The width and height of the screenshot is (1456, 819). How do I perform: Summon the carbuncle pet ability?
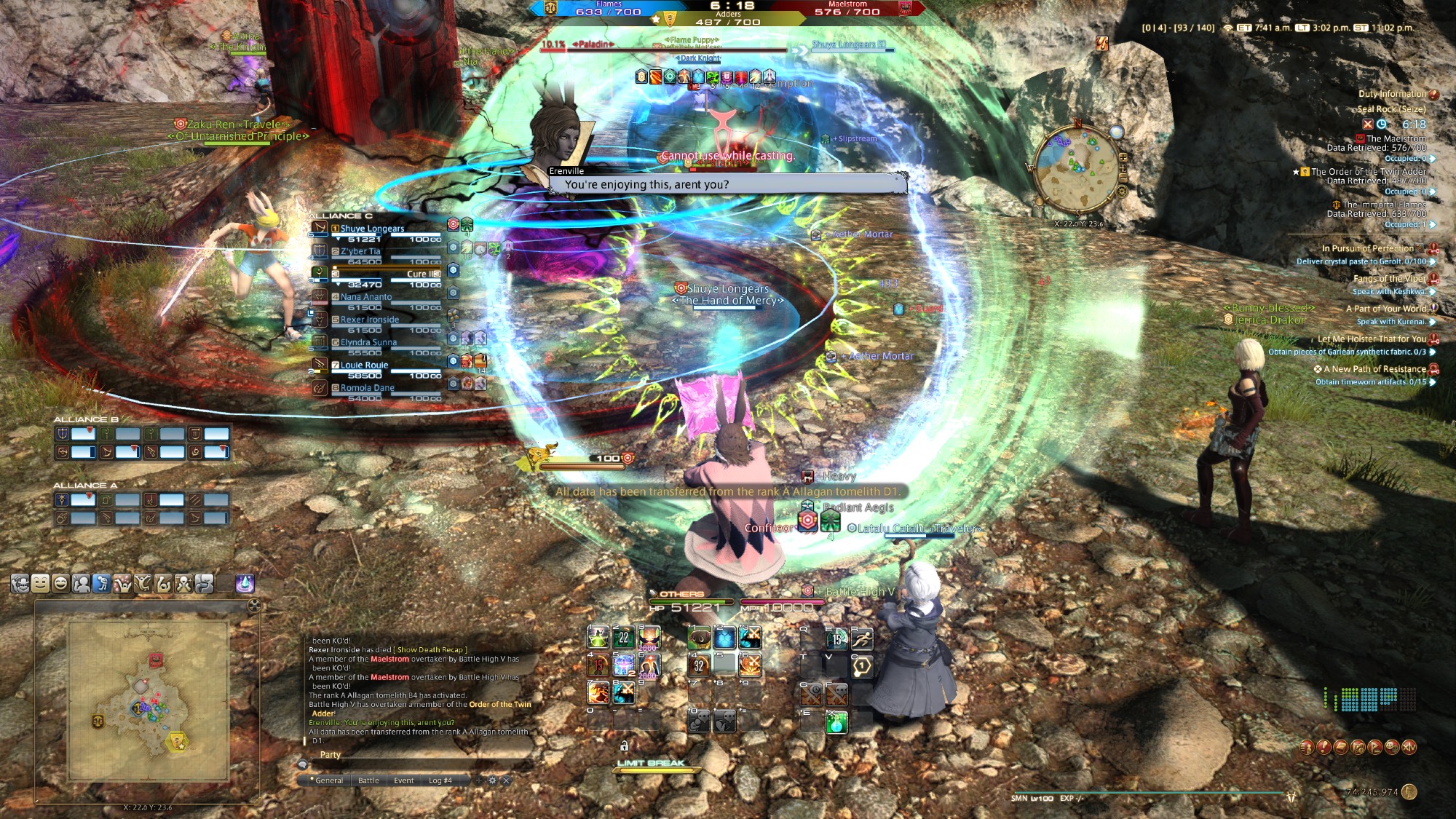click(699, 638)
